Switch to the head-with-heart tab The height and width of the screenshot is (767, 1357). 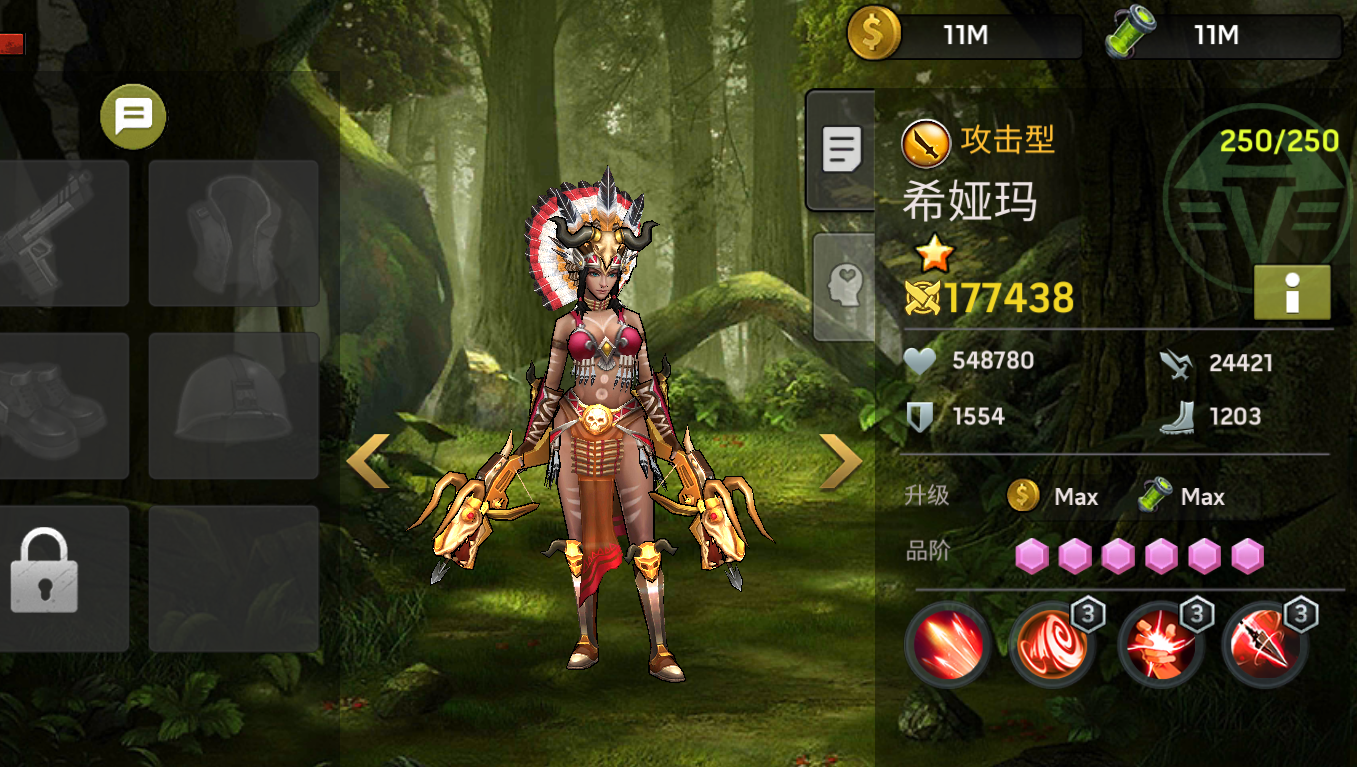pyautogui.click(x=844, y=286)
